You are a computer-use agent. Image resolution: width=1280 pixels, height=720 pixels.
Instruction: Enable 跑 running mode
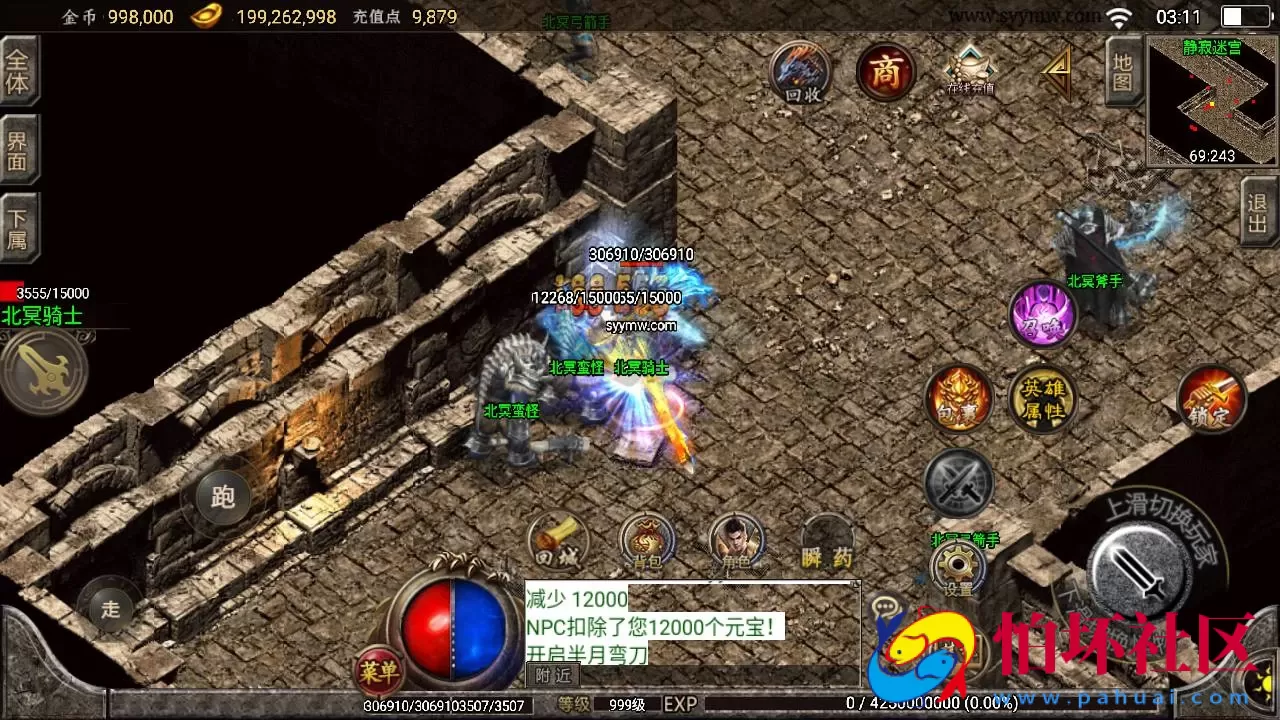(222, 495)
